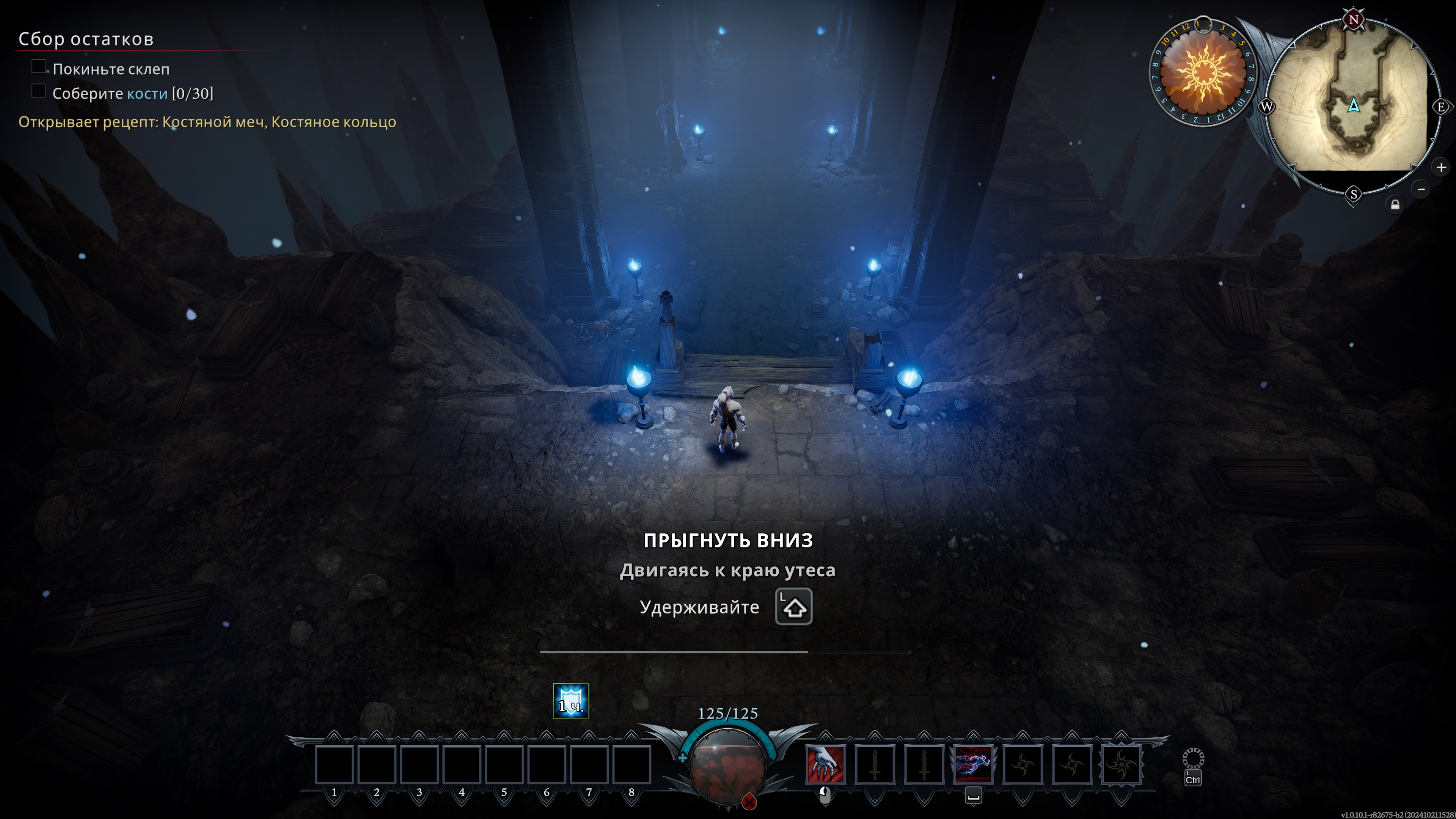Viewport: 1456px width, 819px height.
Task: Activate the red claw attack ability
Action: [825, 764]
